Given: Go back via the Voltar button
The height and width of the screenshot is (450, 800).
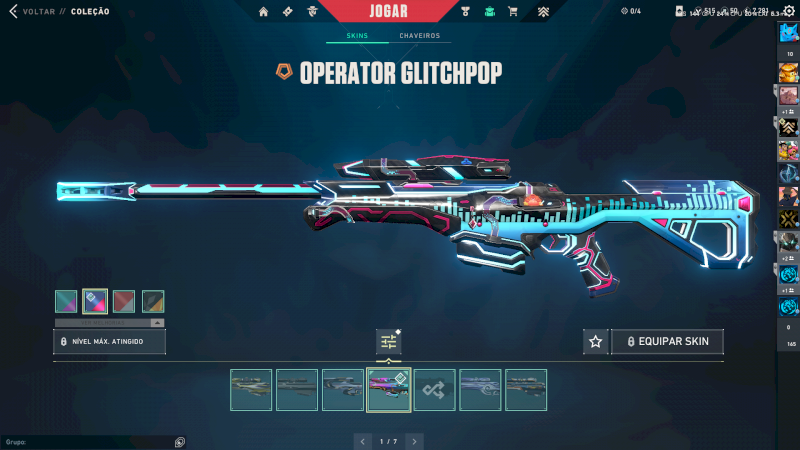Looking at the screenshot, I should pyautogui.click(x=32, y=12).
